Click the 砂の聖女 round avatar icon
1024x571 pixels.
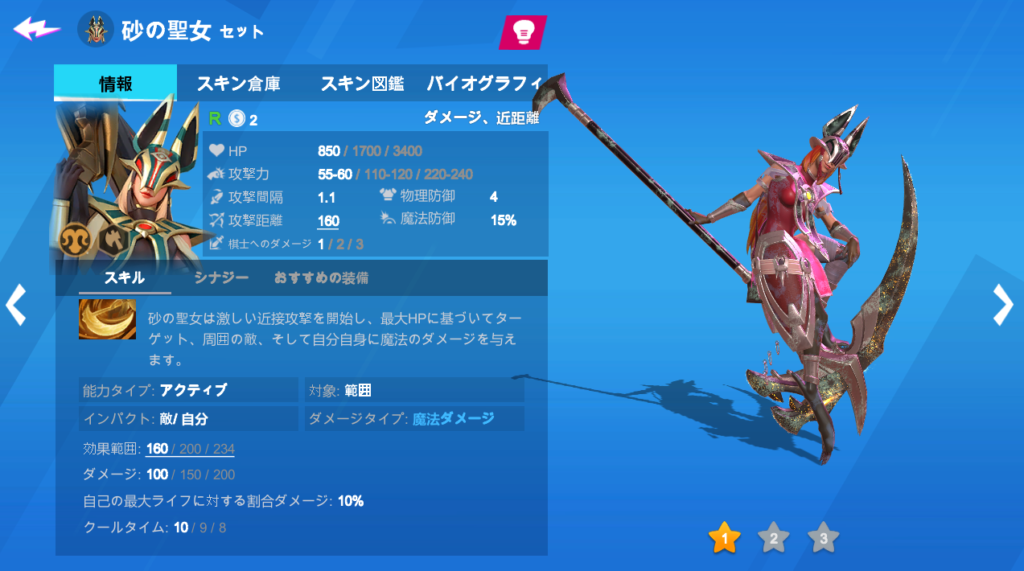pos(96,29)
